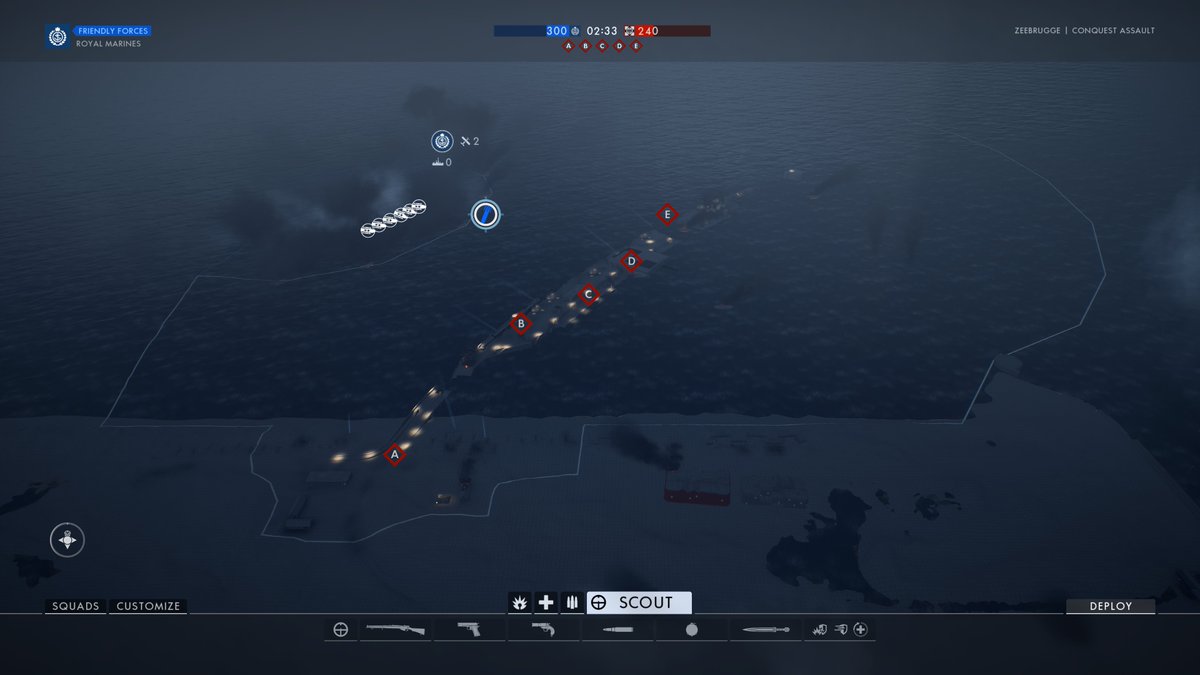Click objective flag B on the map

pos(520,323)
